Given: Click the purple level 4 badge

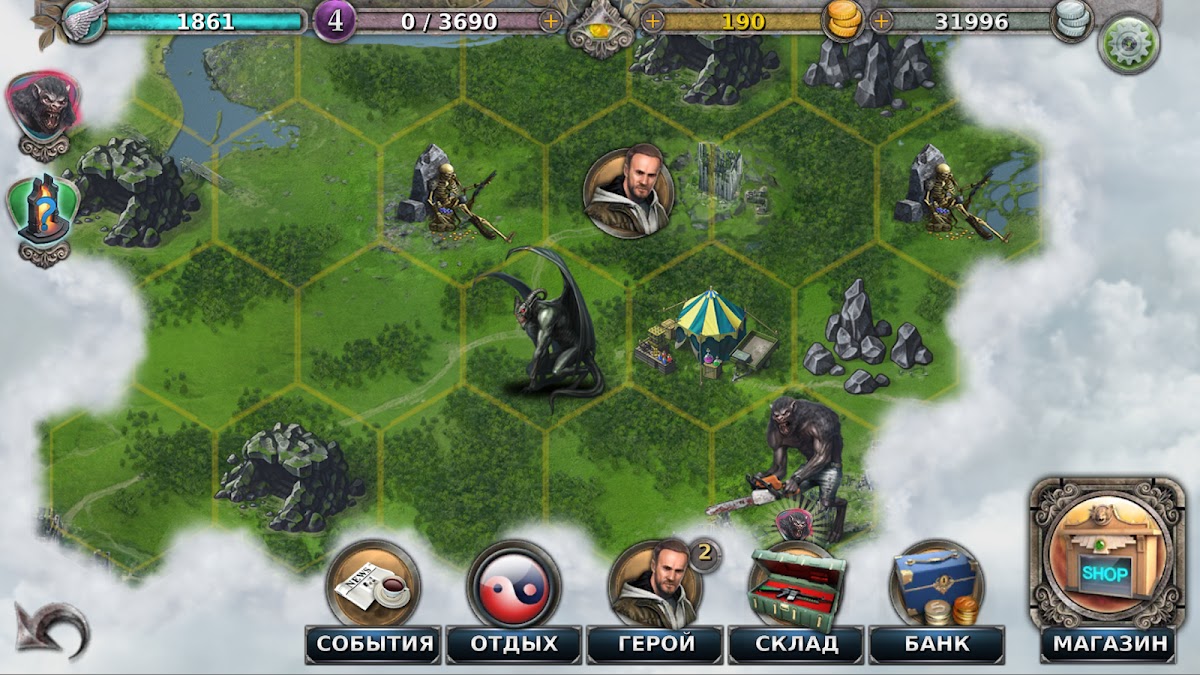Looking at the screenshot, I should [335, 21].
